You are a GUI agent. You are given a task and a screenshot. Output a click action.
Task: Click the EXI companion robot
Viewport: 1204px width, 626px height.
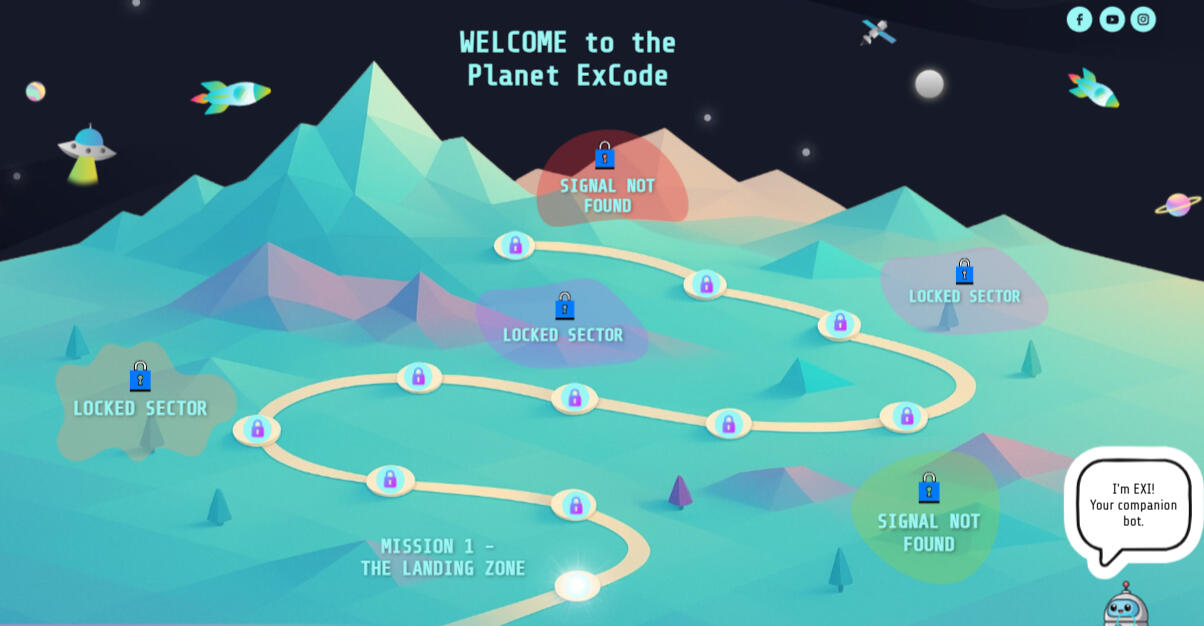(x=1125, y=606)
